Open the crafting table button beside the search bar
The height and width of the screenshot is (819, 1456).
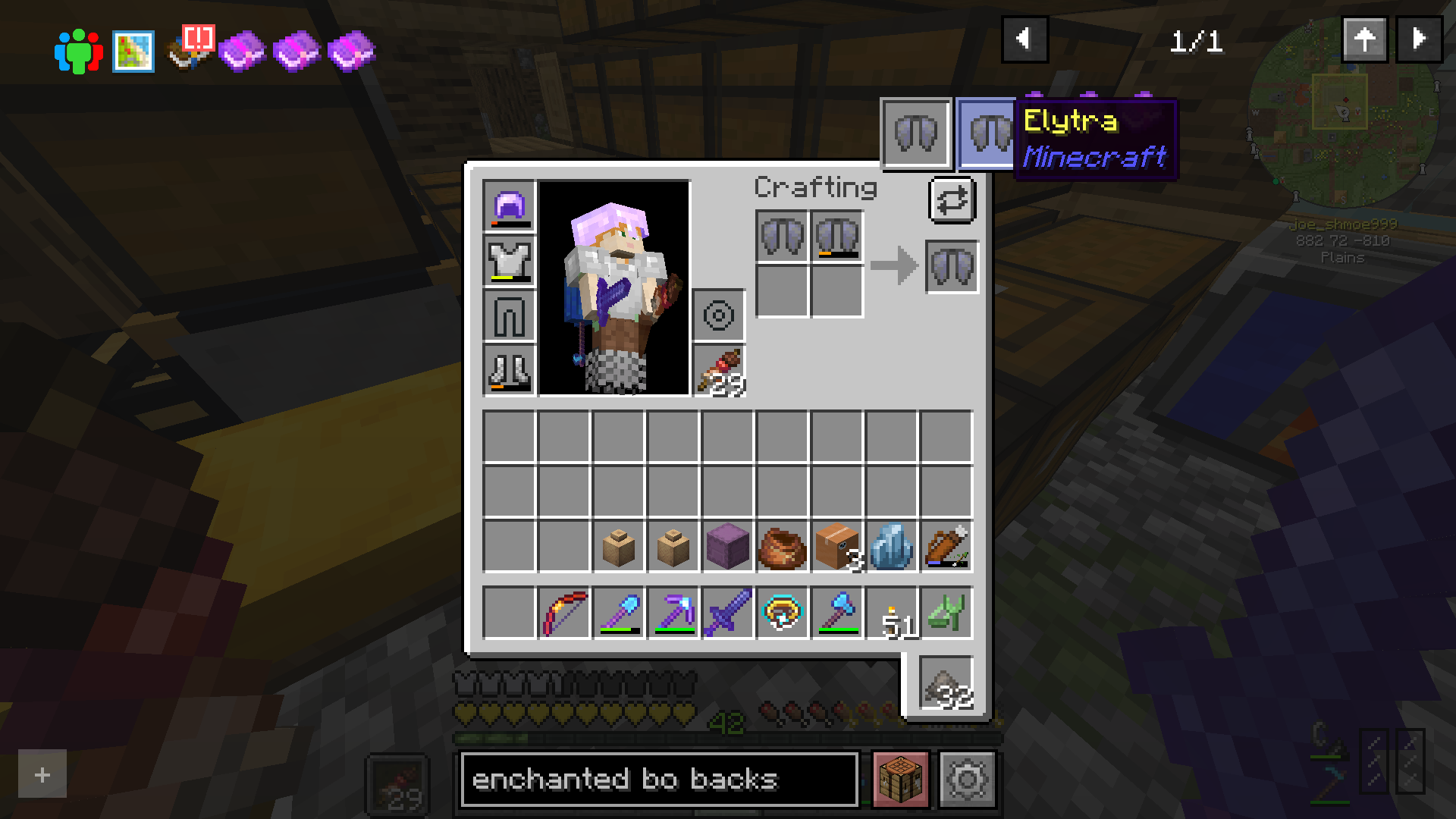899,779
